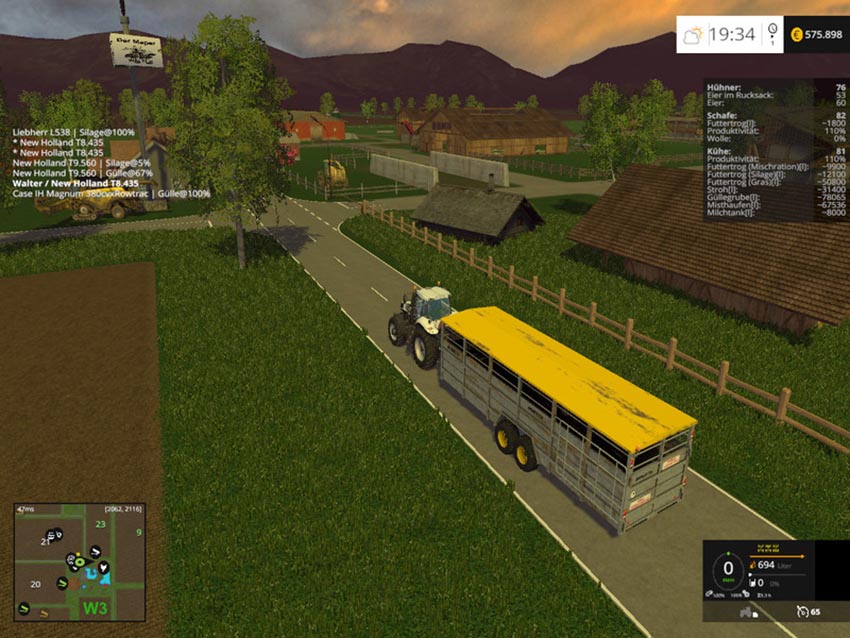
Task: Click the minimap
Action: coord(78,561)
